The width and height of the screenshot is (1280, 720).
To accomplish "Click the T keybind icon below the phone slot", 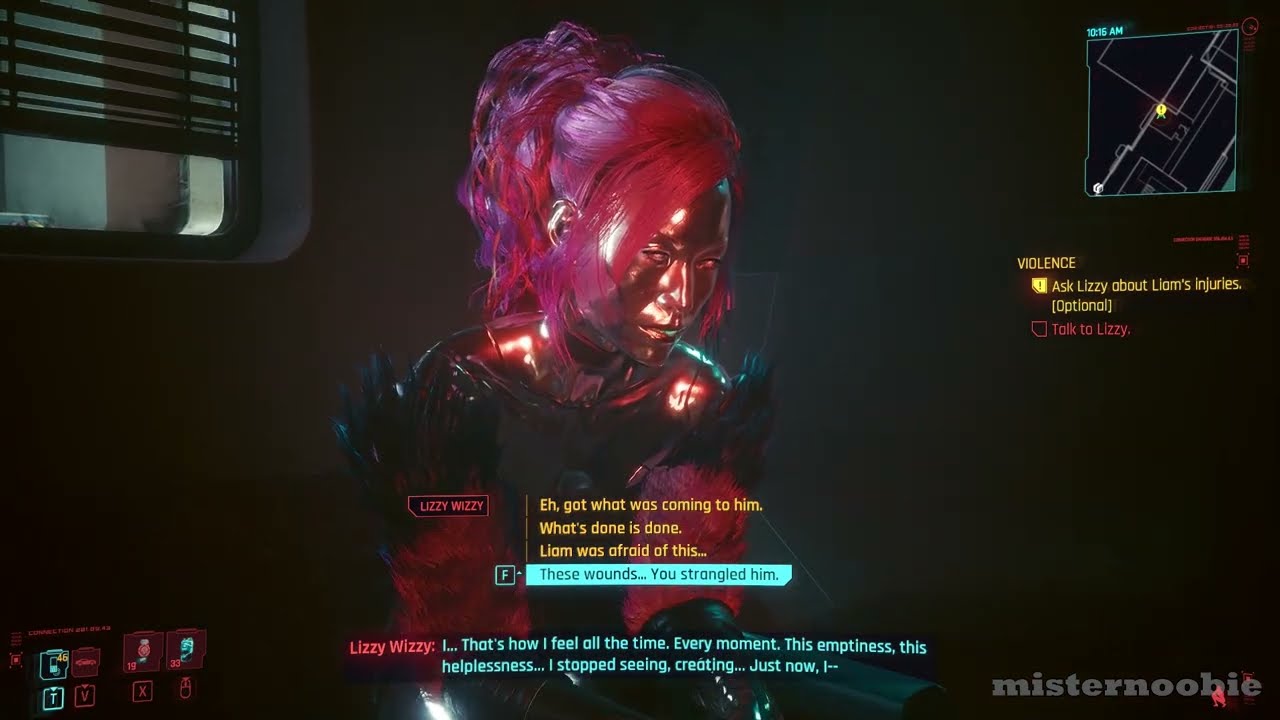I will coord(52,696).
